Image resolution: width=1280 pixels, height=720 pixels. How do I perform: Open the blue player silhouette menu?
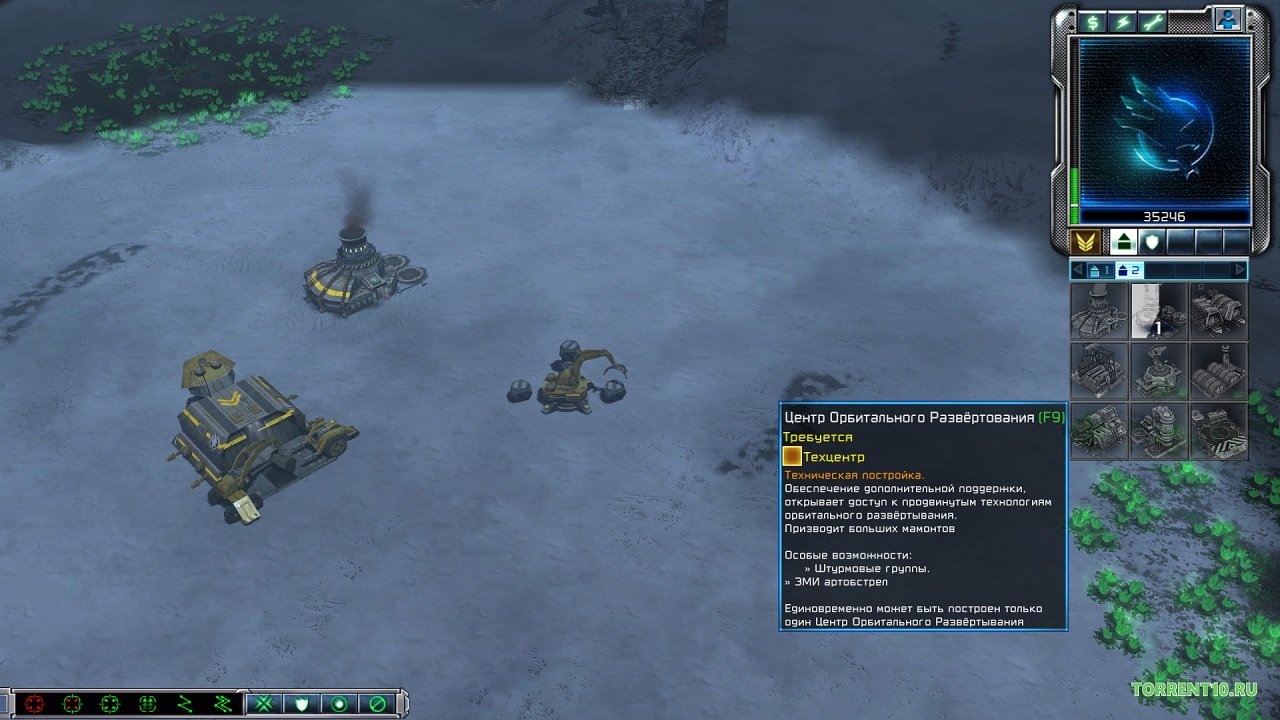click(x=1227, y=18)
